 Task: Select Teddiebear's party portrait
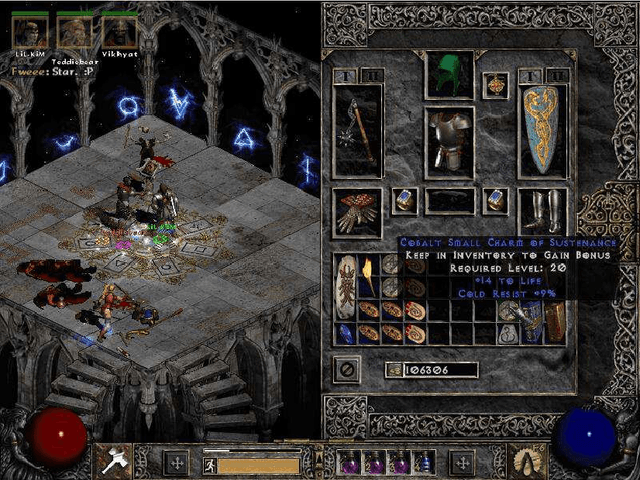point(74,32)
